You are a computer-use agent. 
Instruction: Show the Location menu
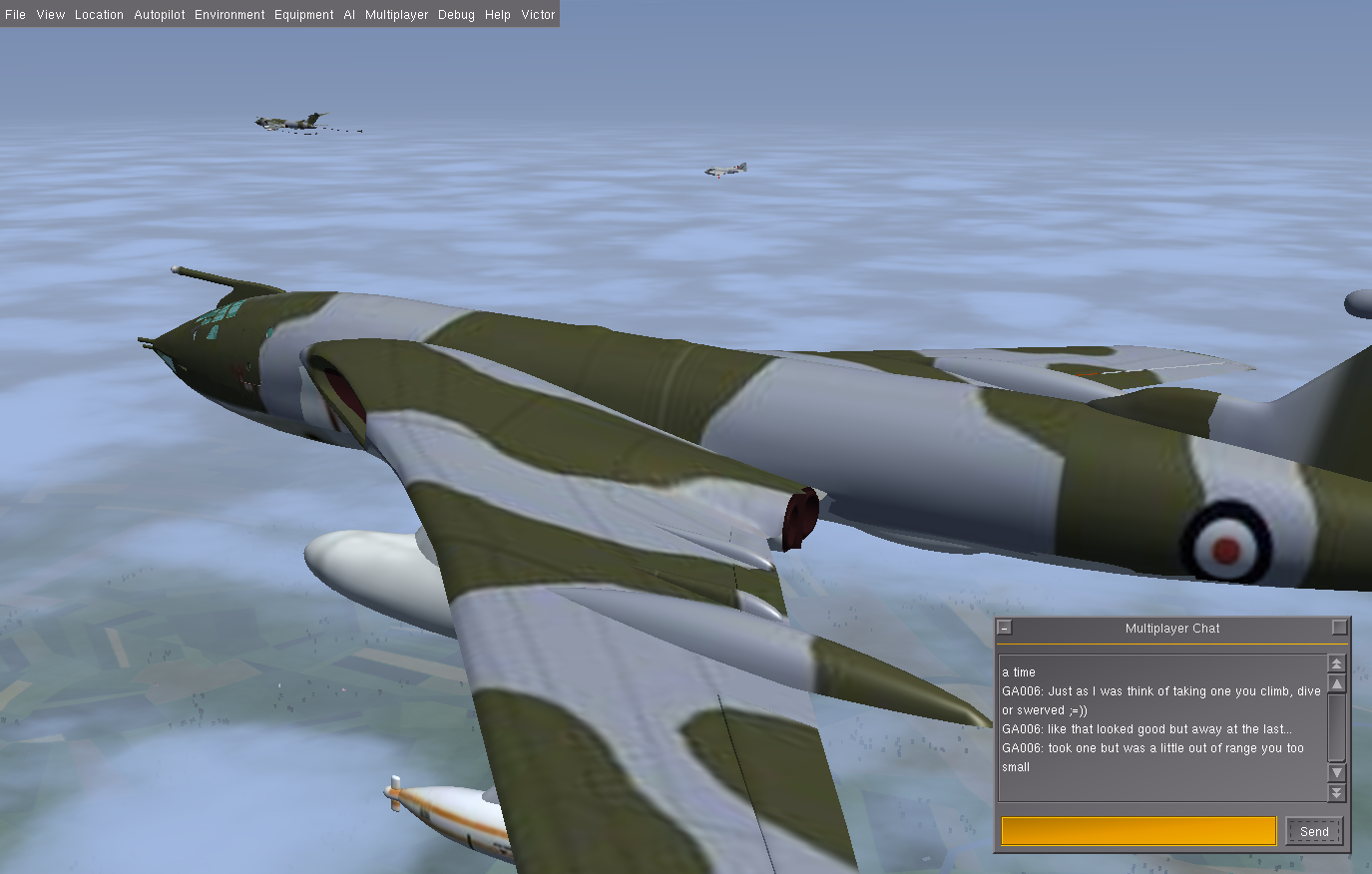[99, 14]
